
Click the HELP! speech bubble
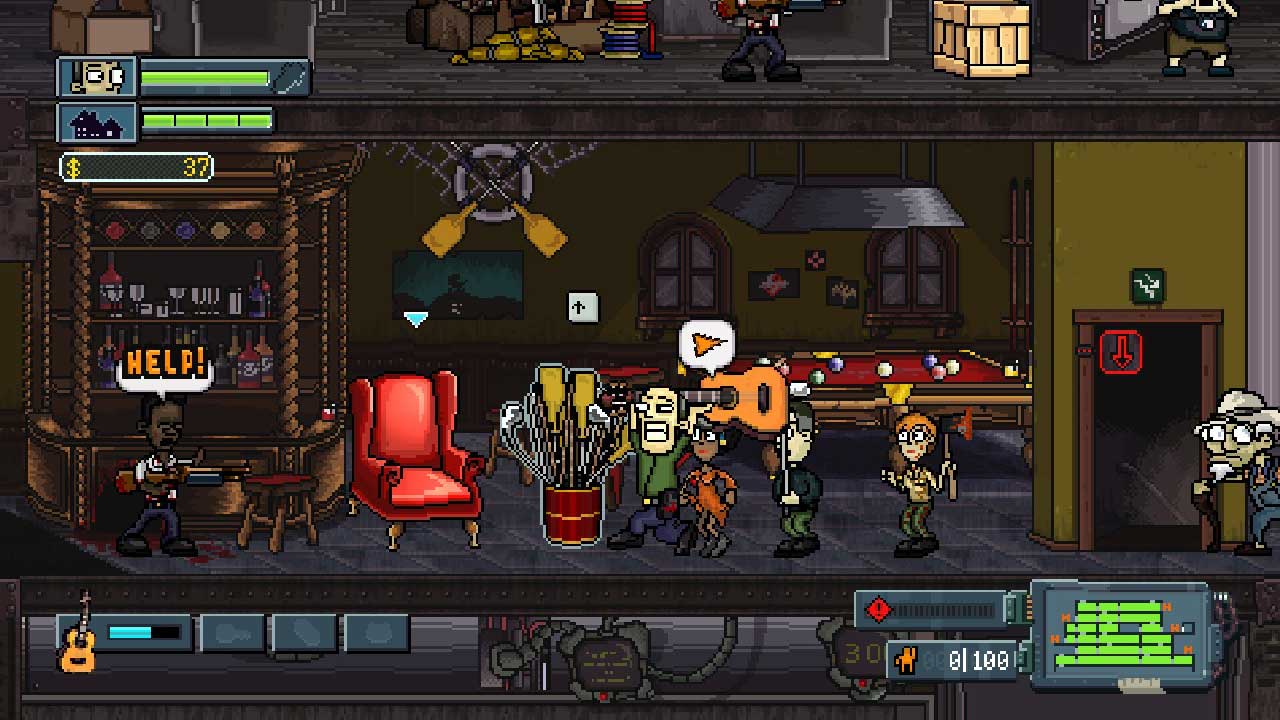[x=166, y=364]
